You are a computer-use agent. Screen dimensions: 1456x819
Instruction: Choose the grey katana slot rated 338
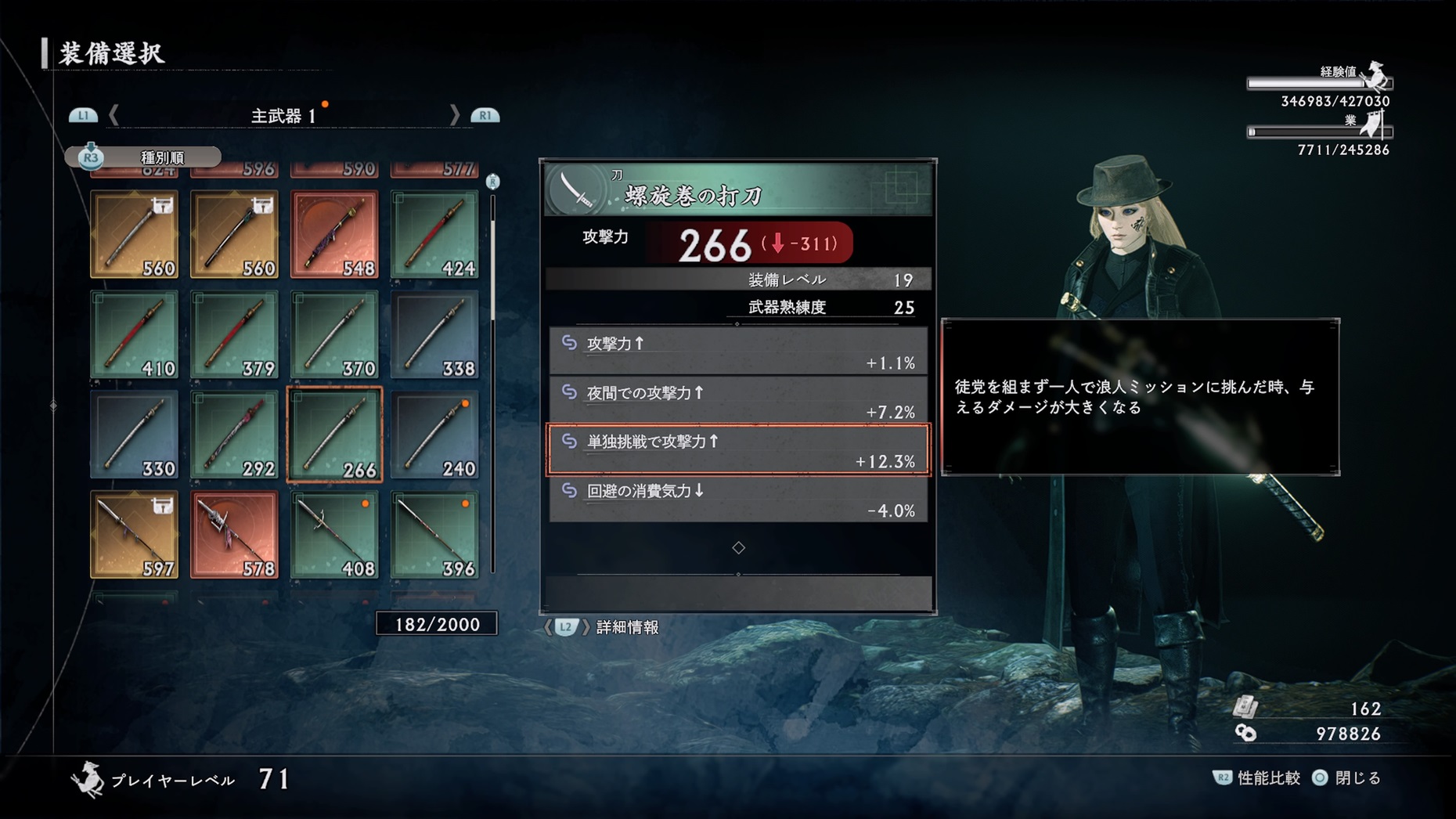coord(434,334)
